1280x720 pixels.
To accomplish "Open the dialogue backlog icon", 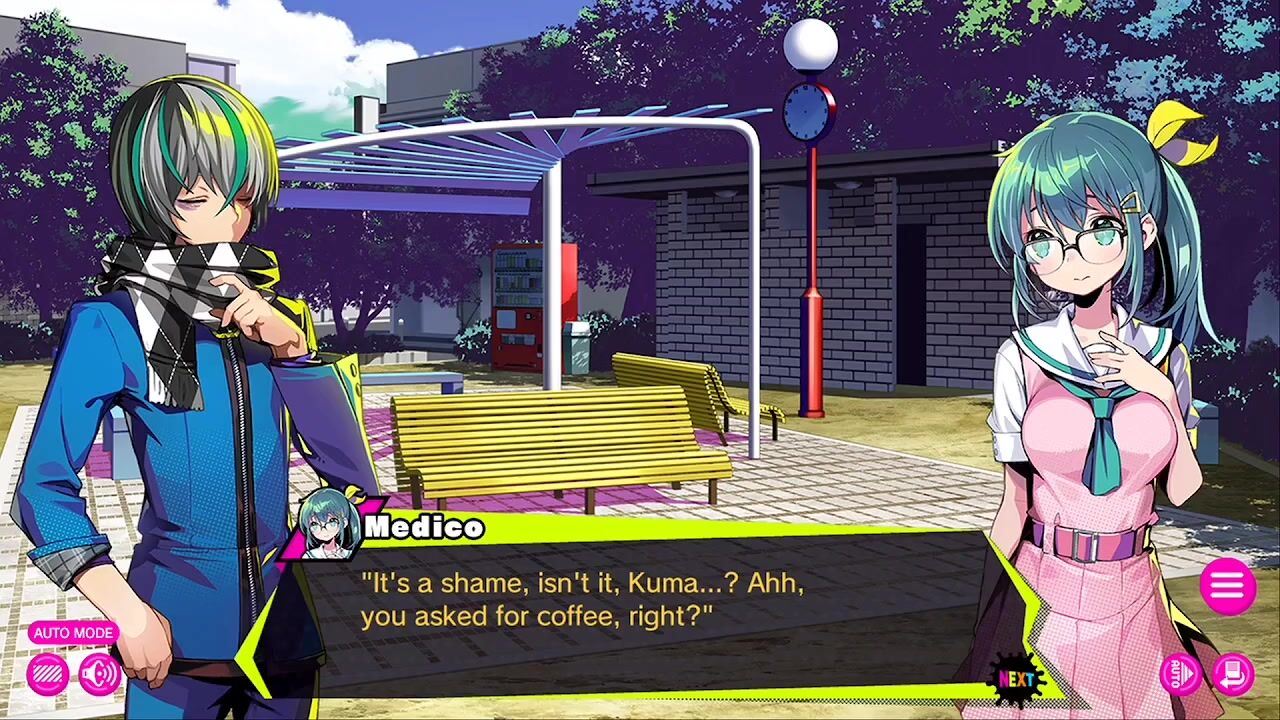I will point(1233,673).
